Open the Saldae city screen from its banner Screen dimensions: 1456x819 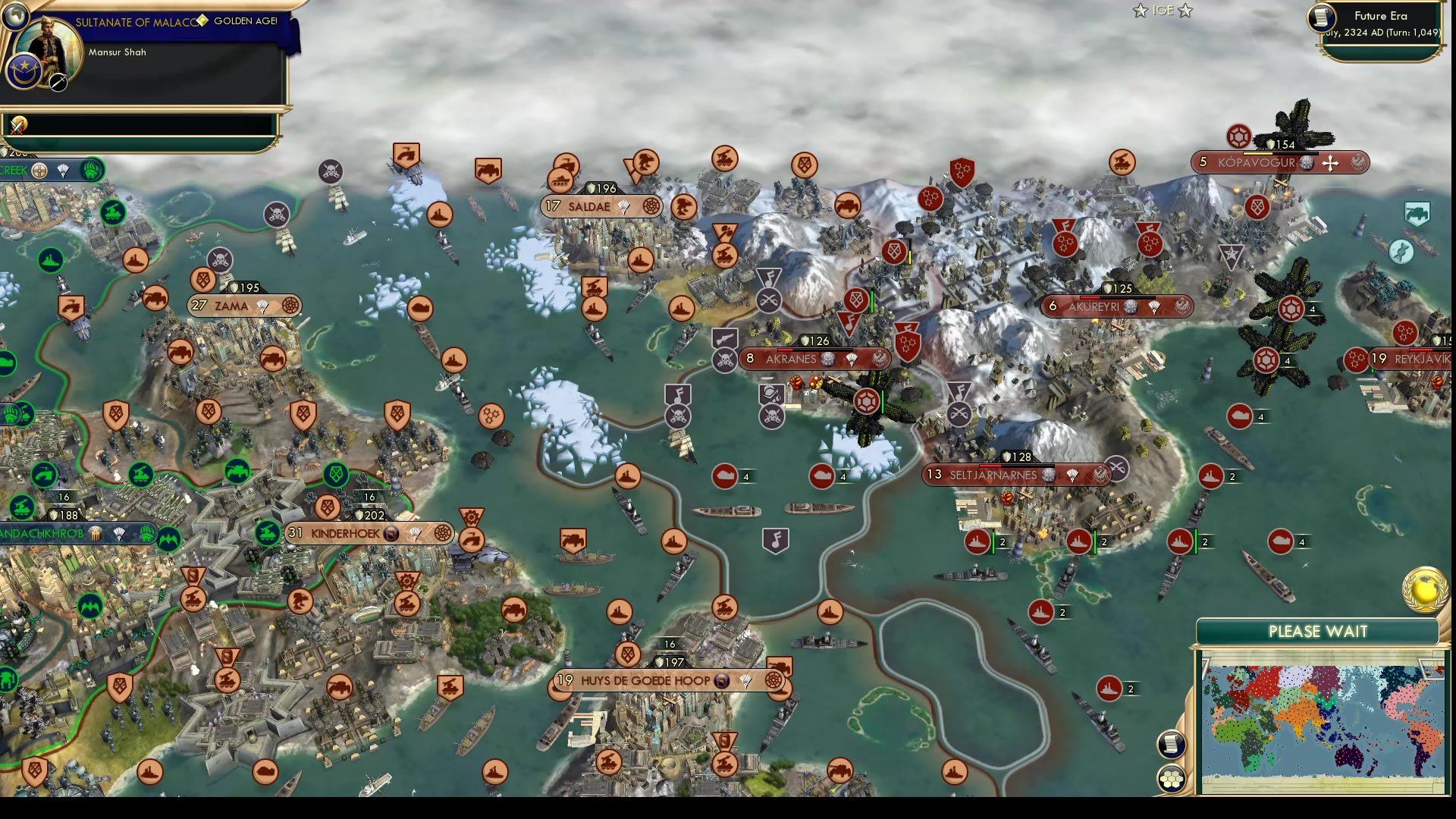coord(590,206)
